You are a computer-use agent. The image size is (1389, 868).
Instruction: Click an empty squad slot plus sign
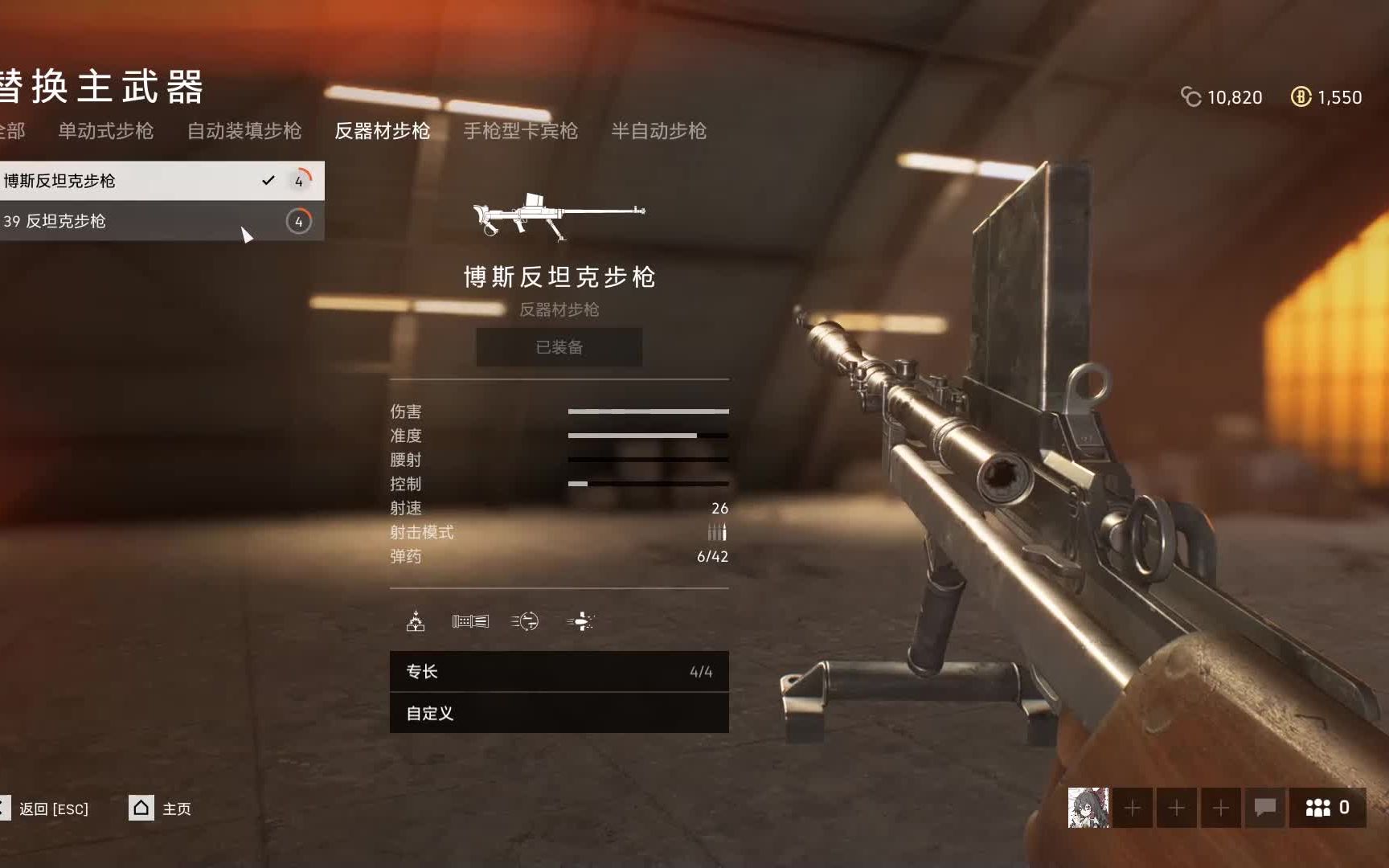1133,809
